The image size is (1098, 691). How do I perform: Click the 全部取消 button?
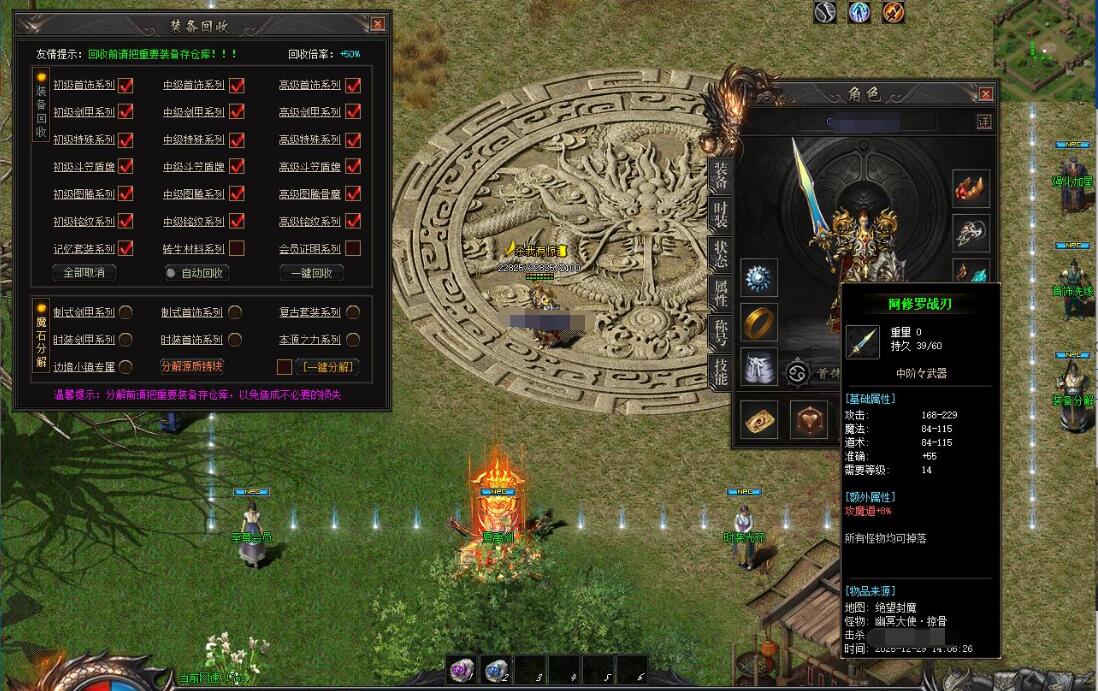(84, 272)
